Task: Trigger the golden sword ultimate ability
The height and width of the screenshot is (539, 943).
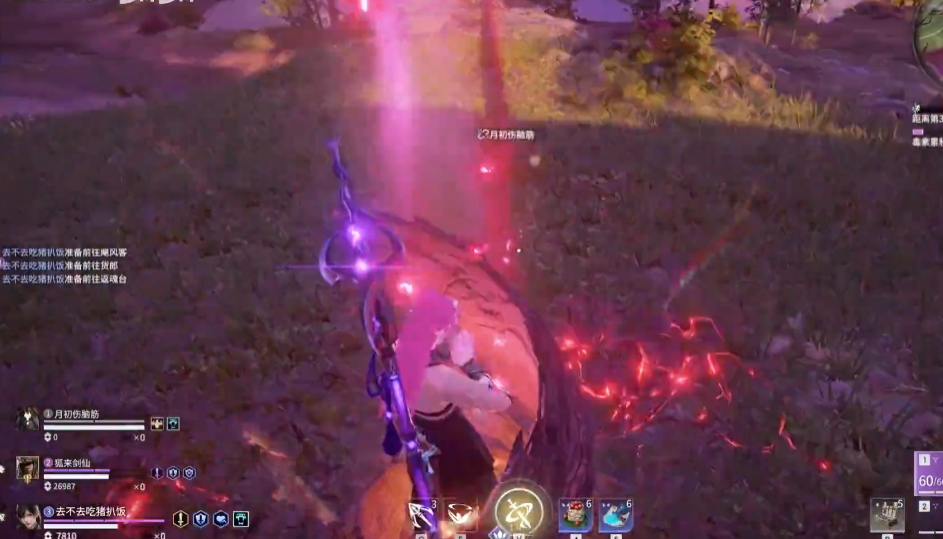Action: 519,510
